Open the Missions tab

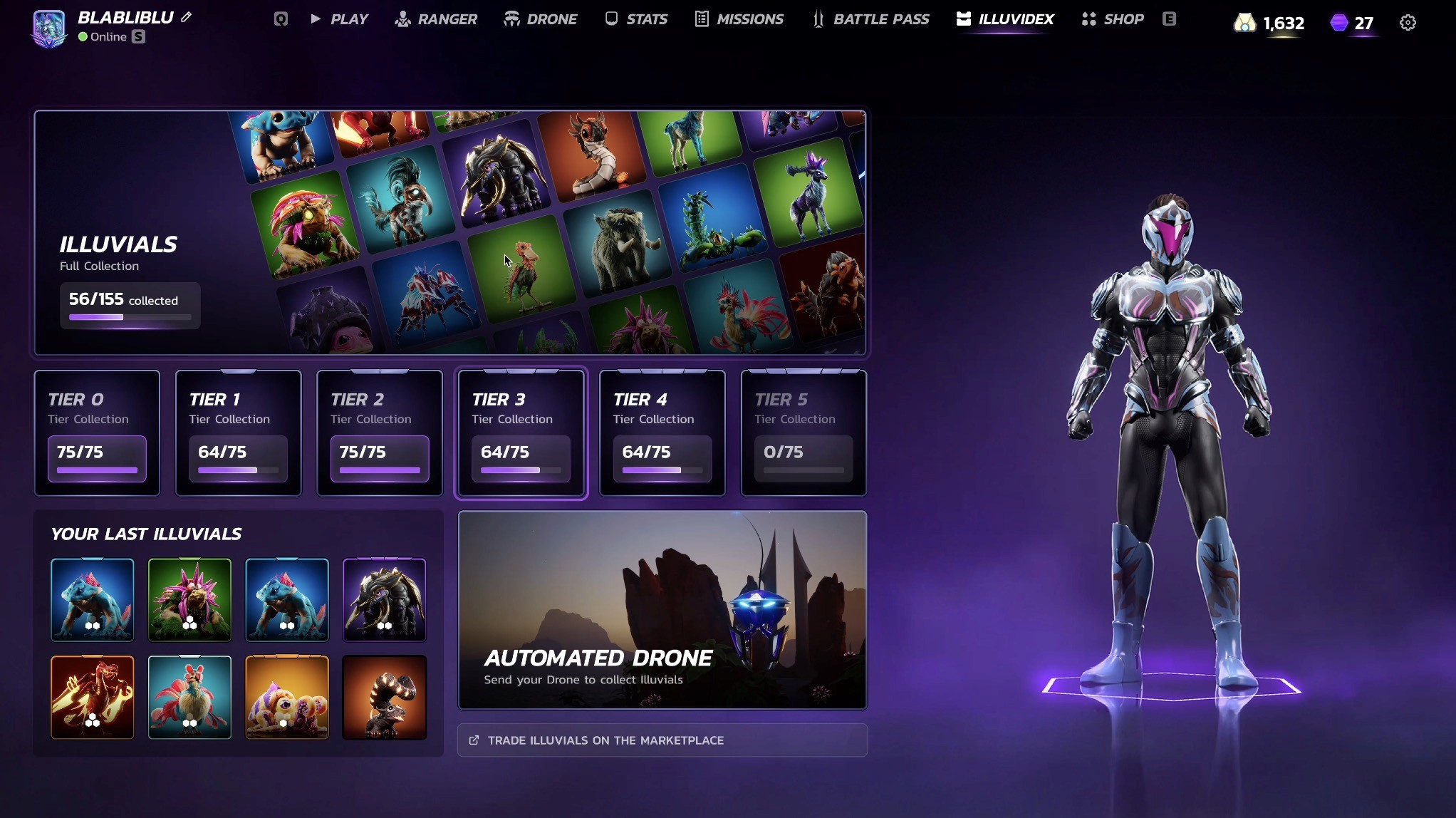point(739,19)
